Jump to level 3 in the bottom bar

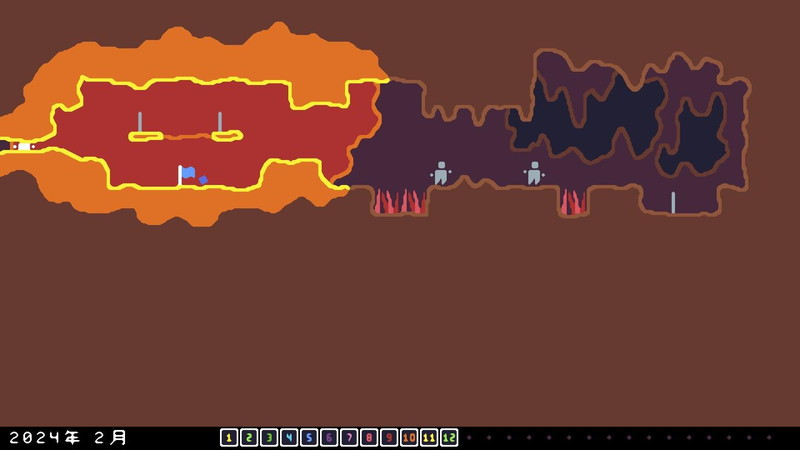click(x=269, y=438)
